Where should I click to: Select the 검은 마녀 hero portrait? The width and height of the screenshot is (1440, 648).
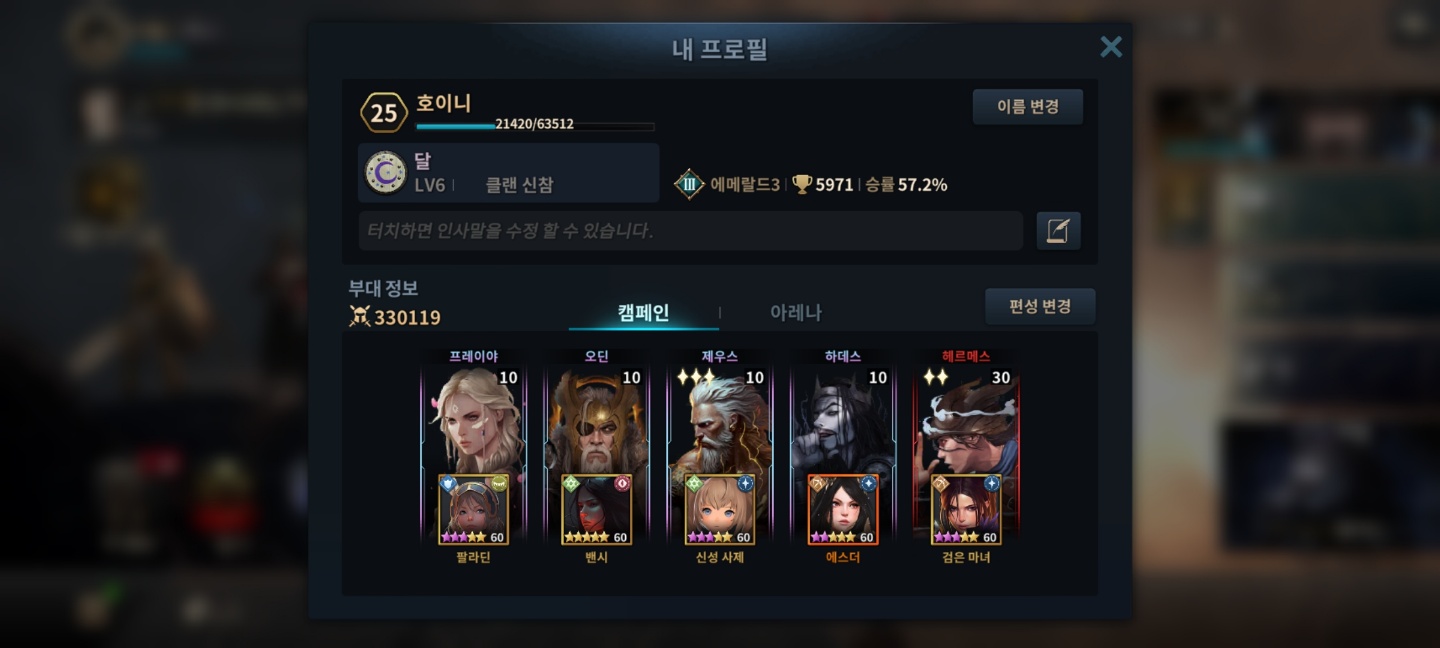click(x=966, y=510)
